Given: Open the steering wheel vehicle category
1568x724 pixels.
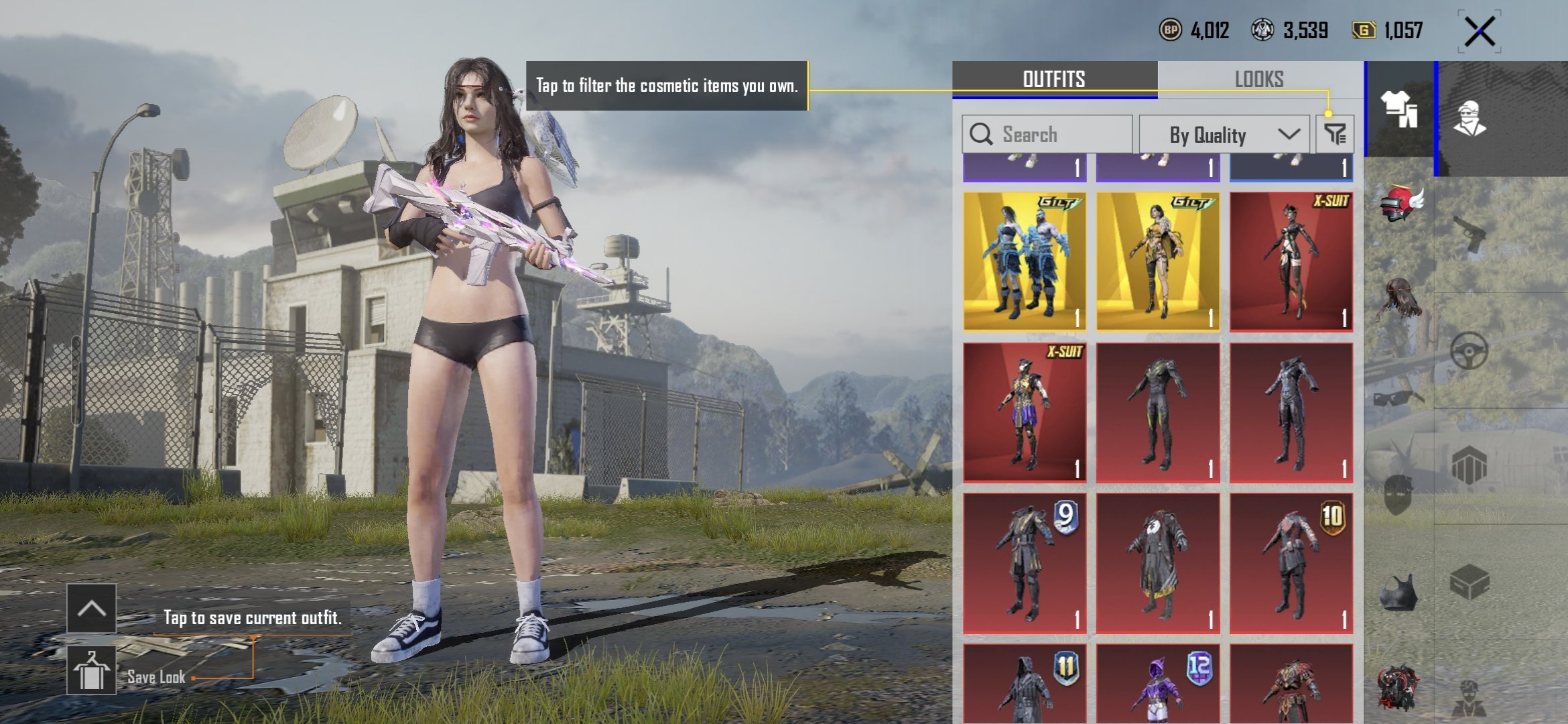Looking at the screenshot, I should (1469, 351).
